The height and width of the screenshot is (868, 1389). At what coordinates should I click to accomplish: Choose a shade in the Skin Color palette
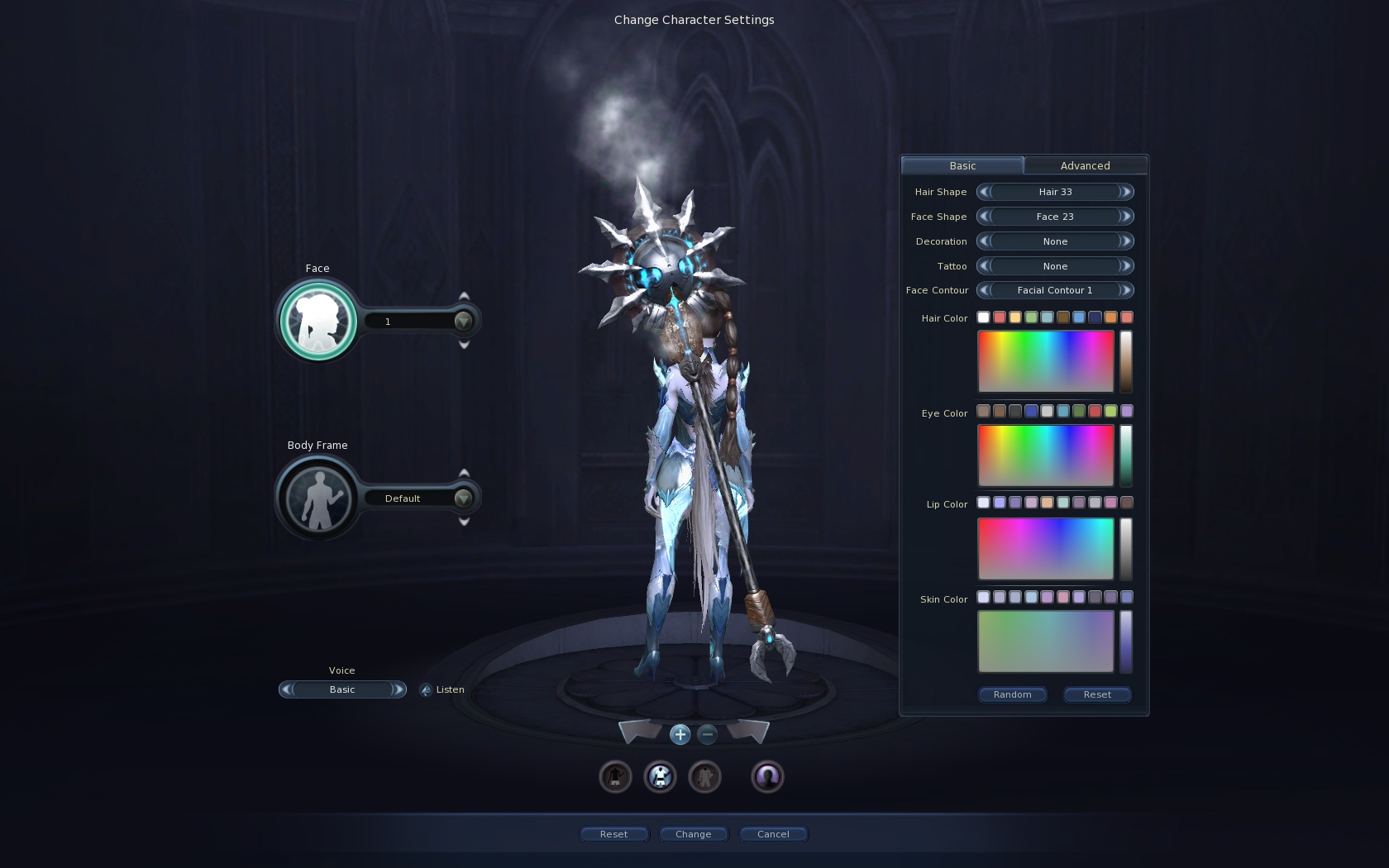(x=1046, y=641)
